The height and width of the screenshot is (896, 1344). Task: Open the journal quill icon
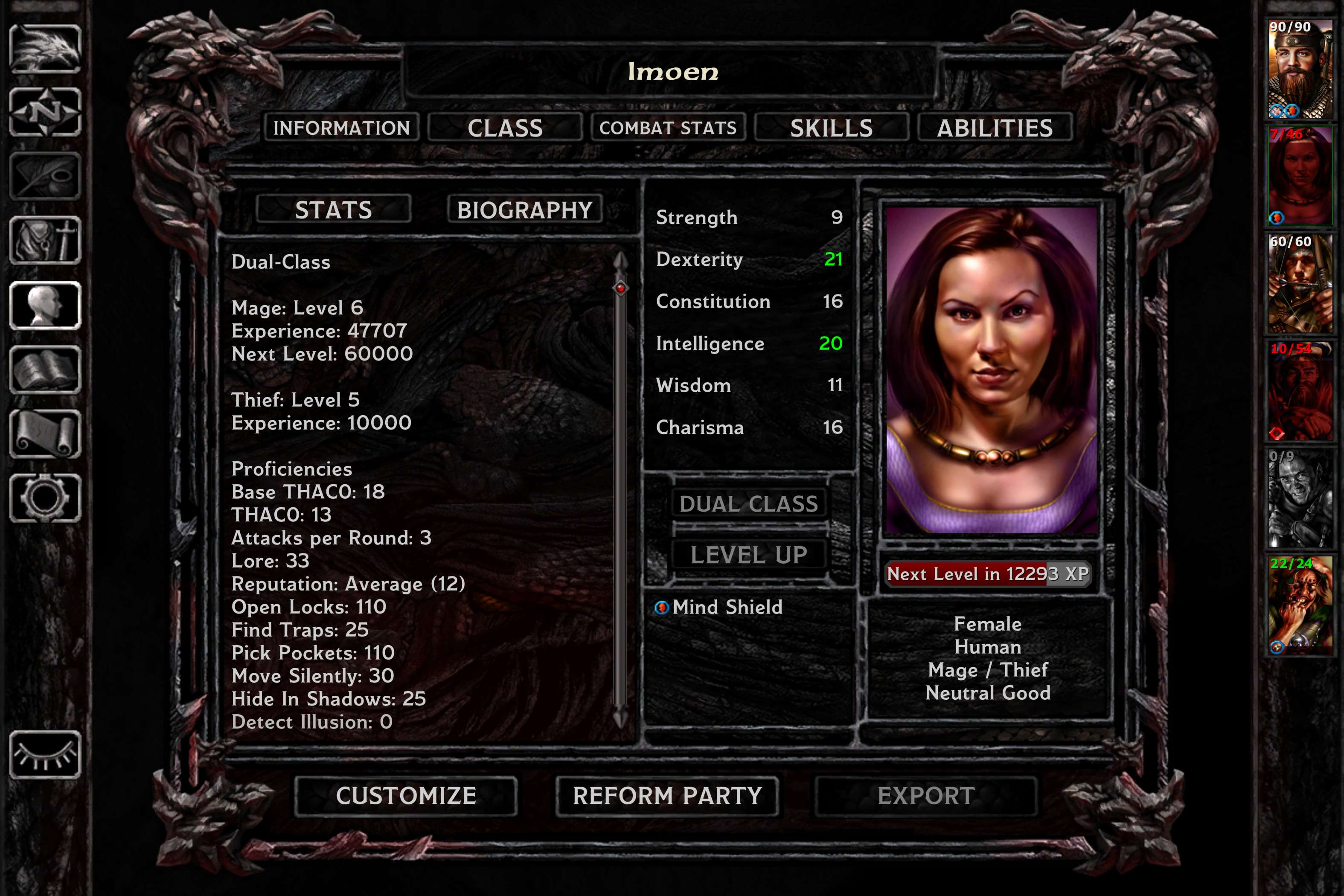[x=45, y=176]
